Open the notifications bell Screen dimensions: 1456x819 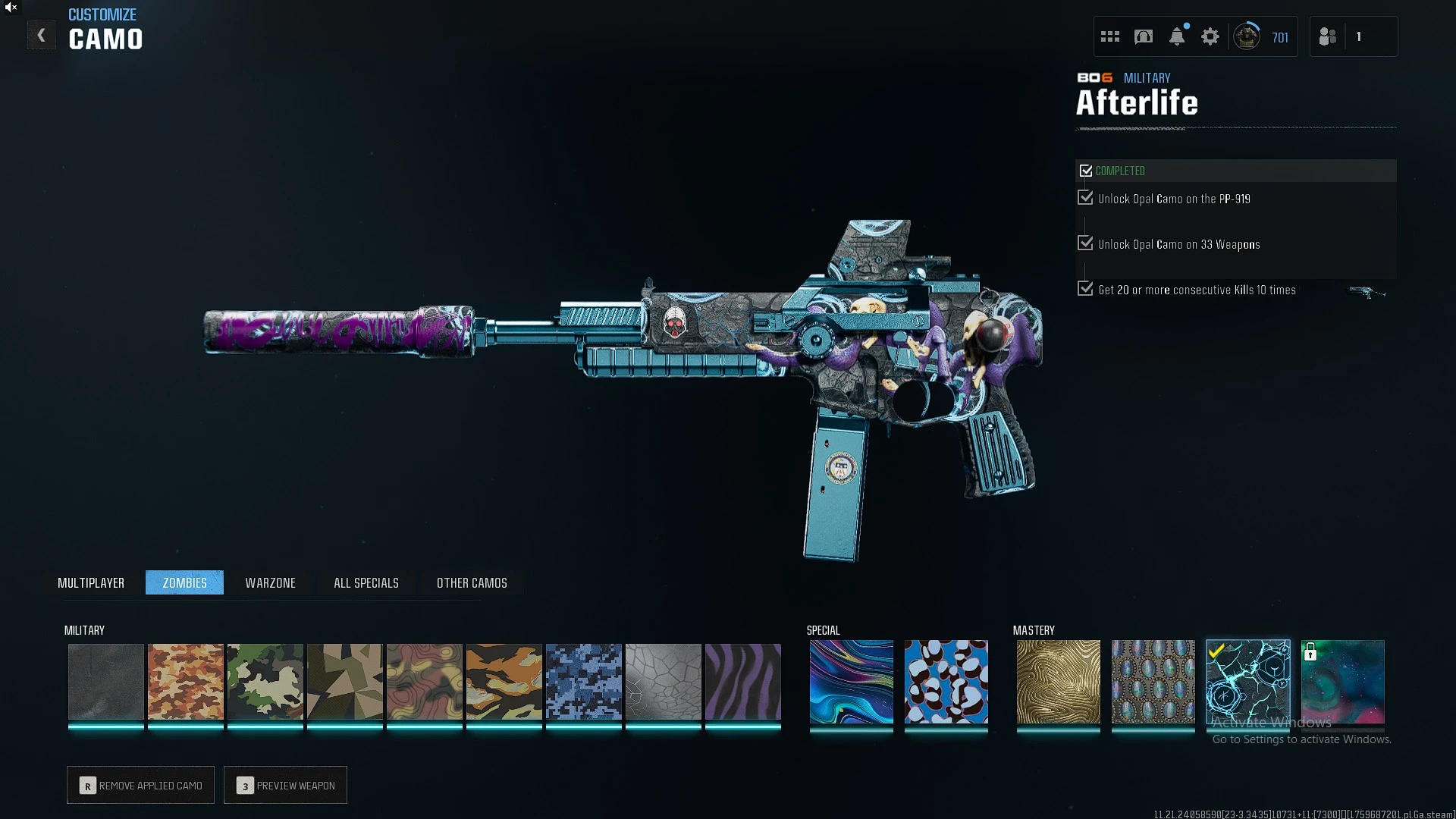click(x=1177, y=36)
